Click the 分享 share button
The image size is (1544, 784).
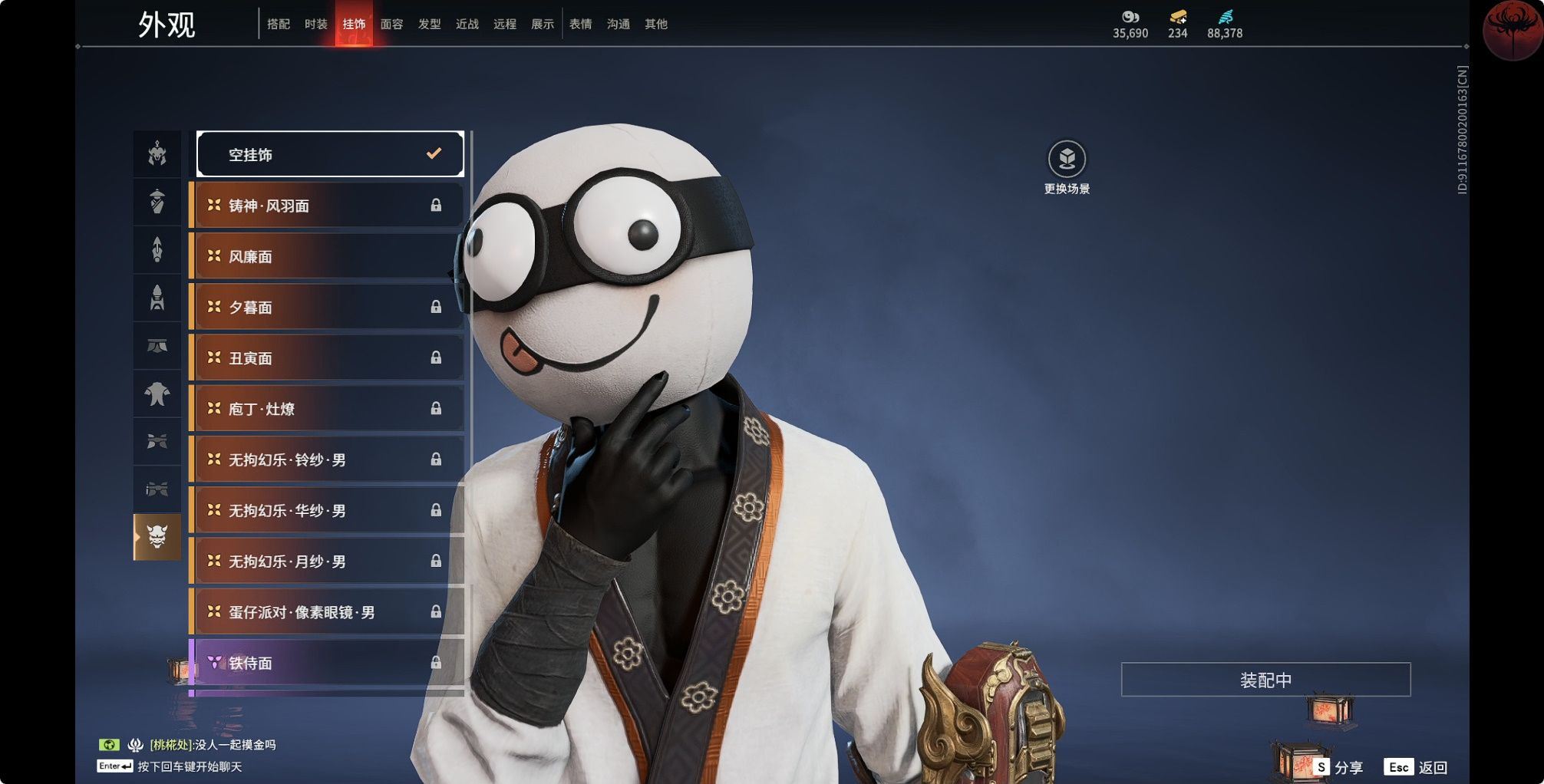(x=1338, y=767)
